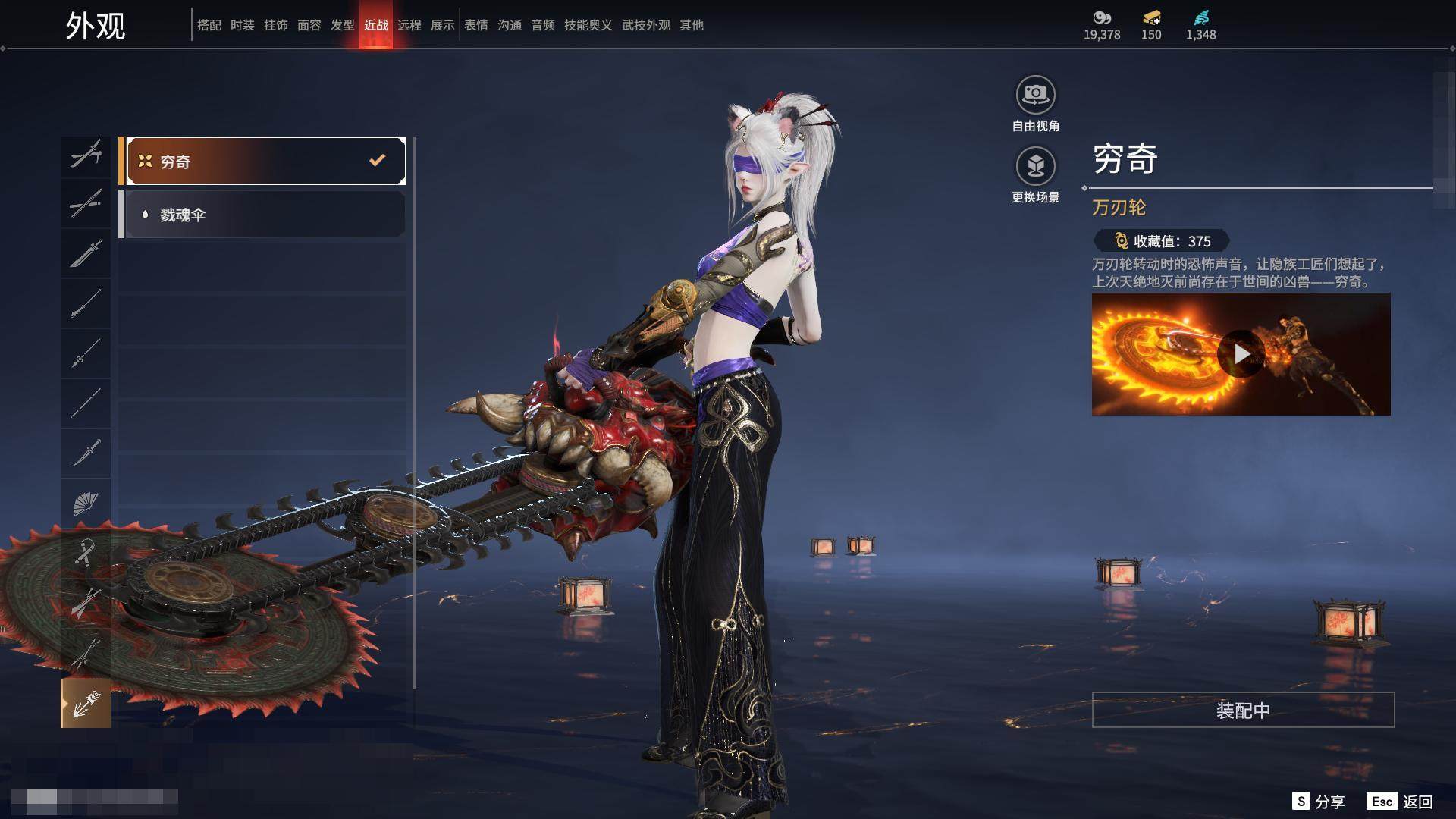Open the 表情 emote tab
1456x819 pixels.
475,25
